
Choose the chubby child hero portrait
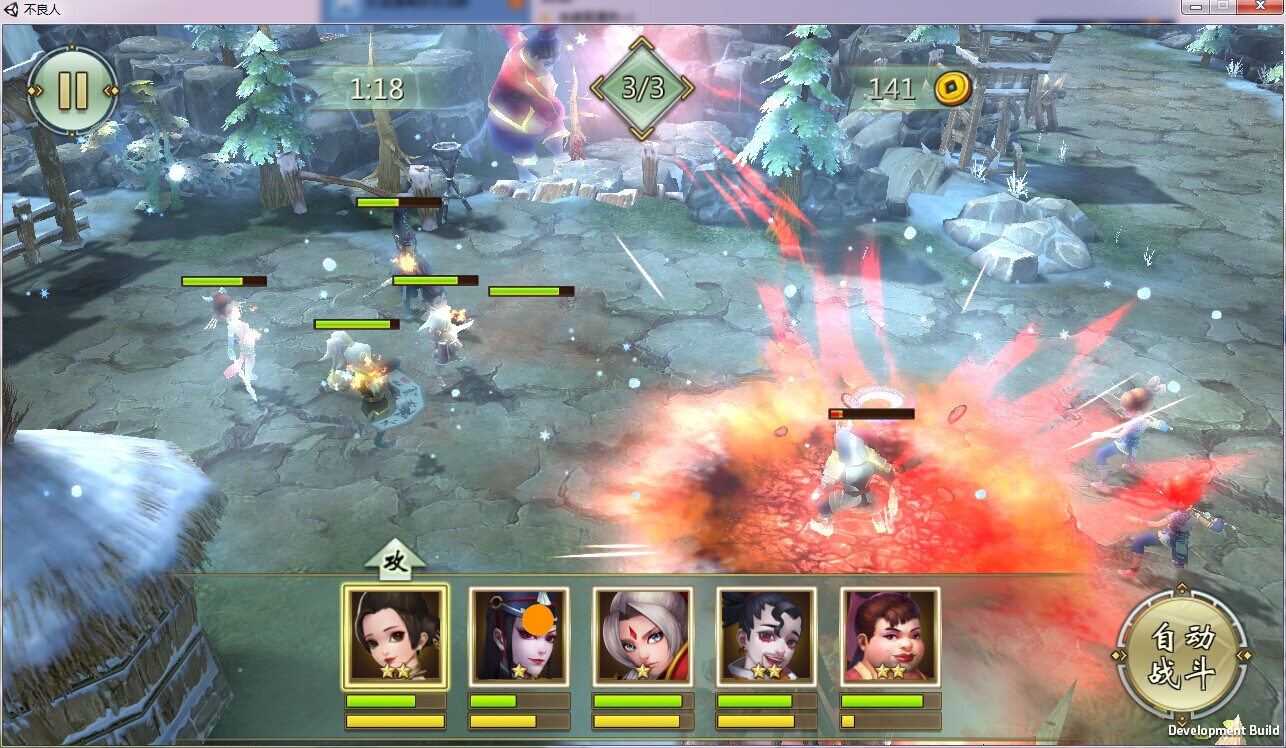pyautogui.click(x=890, y=636)
